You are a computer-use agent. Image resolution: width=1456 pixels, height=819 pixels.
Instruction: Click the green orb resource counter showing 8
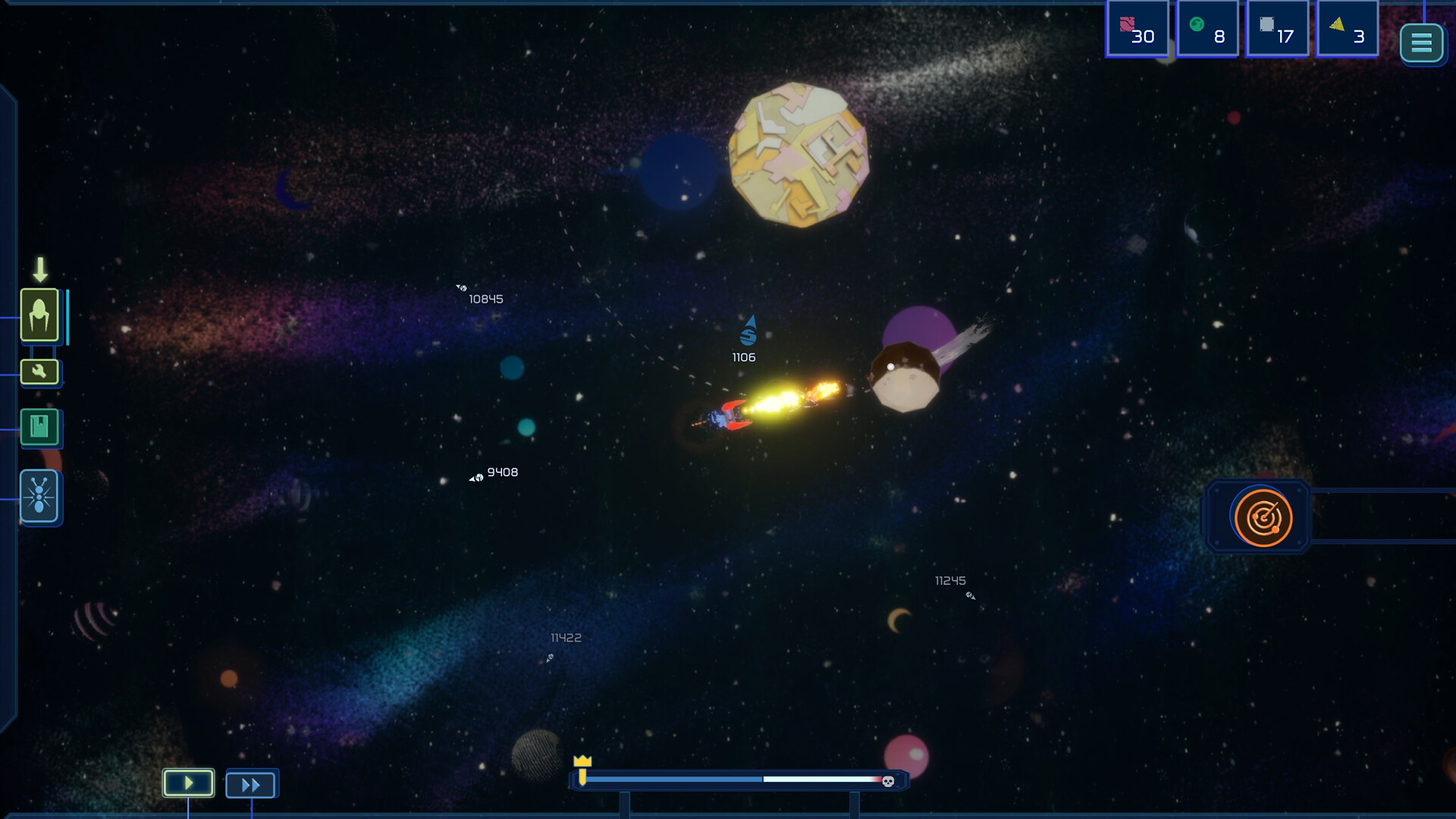pos(1209,29)
